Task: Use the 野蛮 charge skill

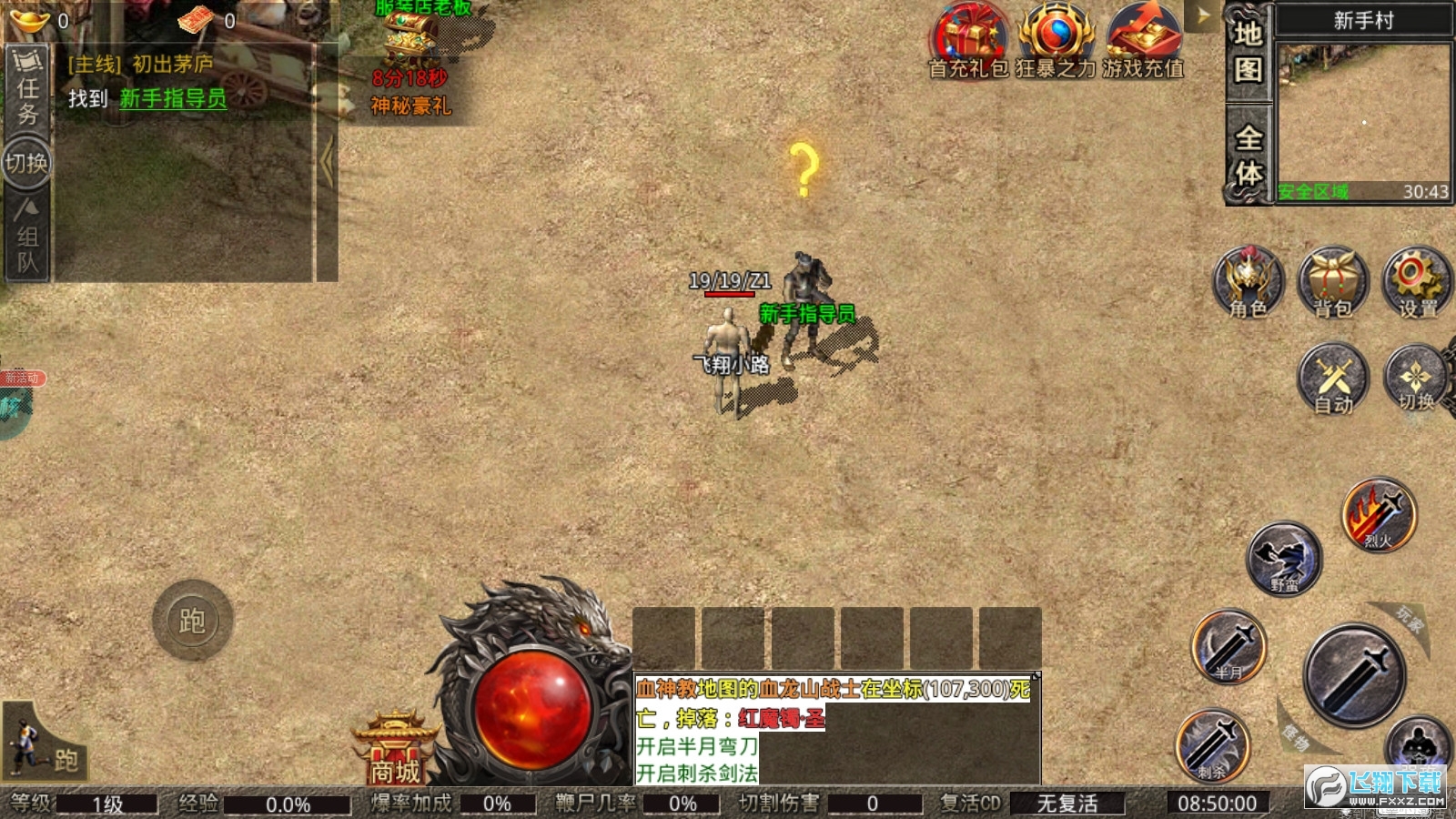Action: pos(1284,557)
